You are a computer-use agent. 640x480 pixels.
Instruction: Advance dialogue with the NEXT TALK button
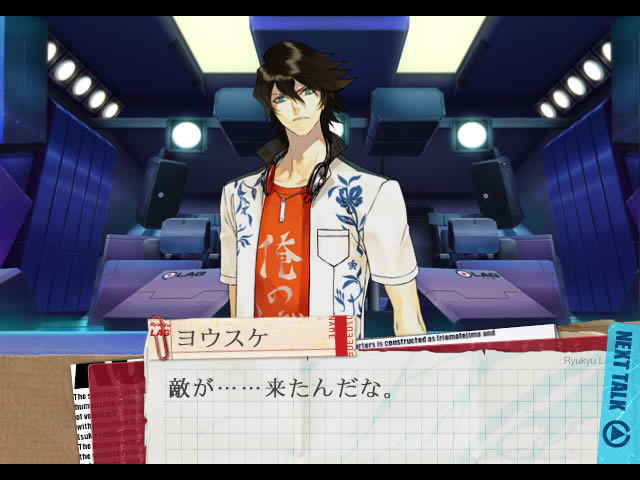[x=619, y=395]
